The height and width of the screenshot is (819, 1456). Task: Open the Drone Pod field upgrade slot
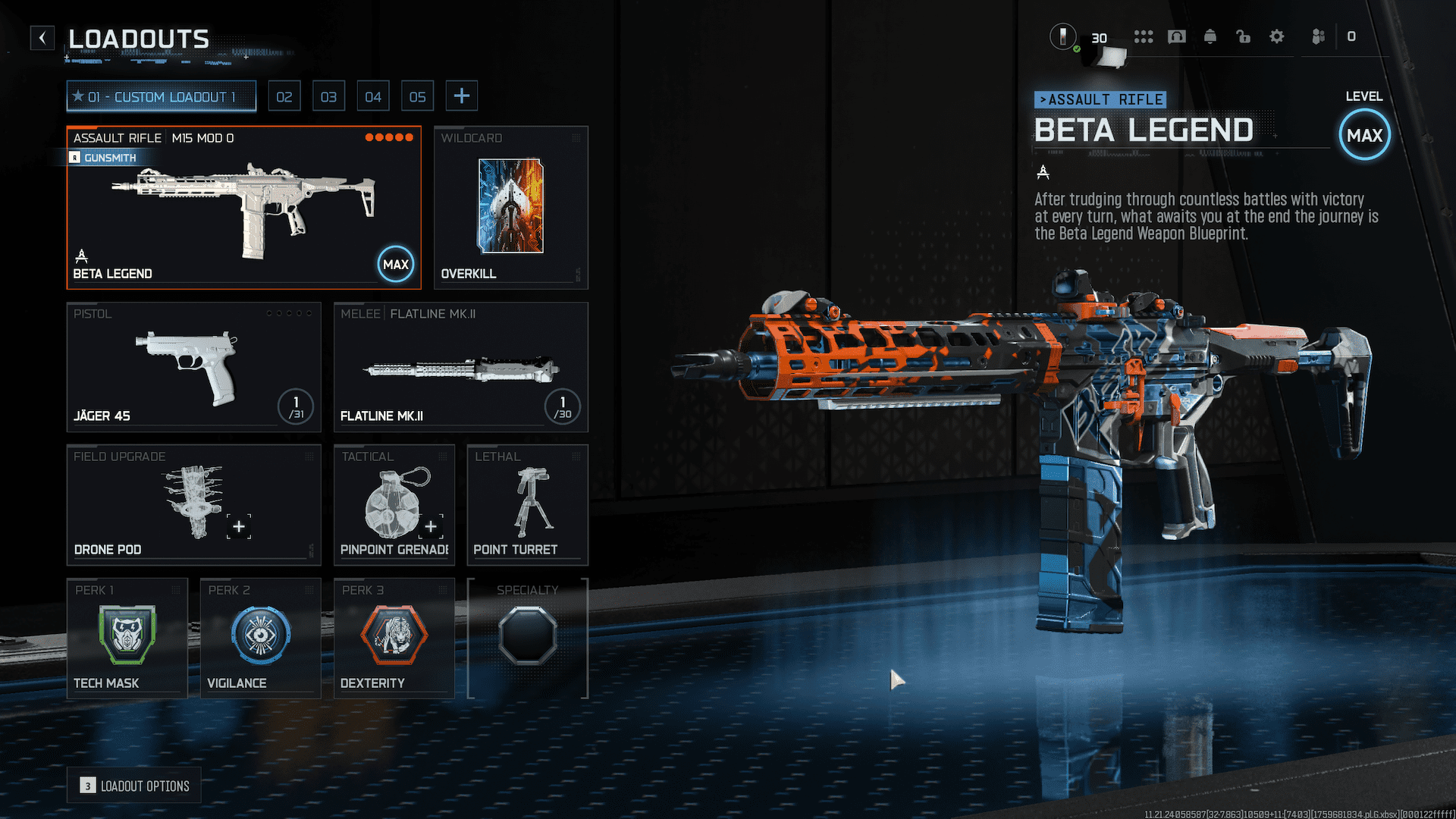[193, 505]
